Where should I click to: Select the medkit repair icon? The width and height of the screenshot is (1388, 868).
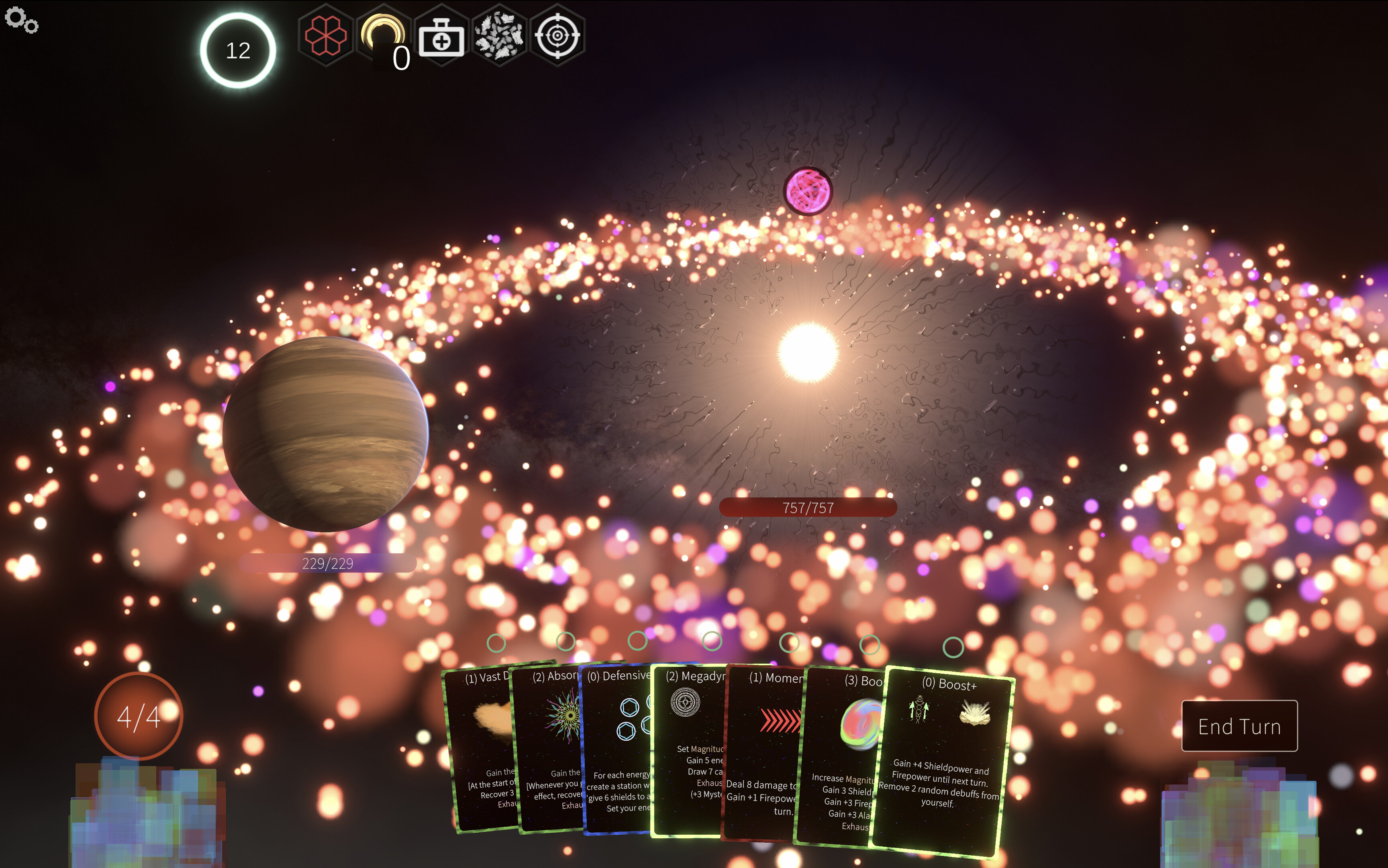[442, 36]
